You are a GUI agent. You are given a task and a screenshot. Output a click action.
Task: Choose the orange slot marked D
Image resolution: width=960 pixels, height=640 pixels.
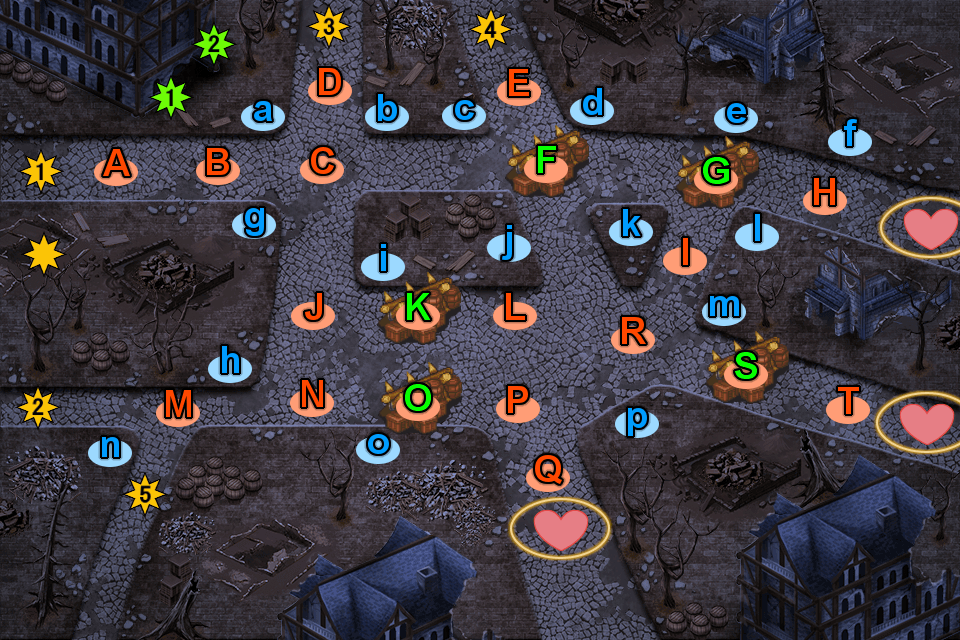(x=329, y=86)
